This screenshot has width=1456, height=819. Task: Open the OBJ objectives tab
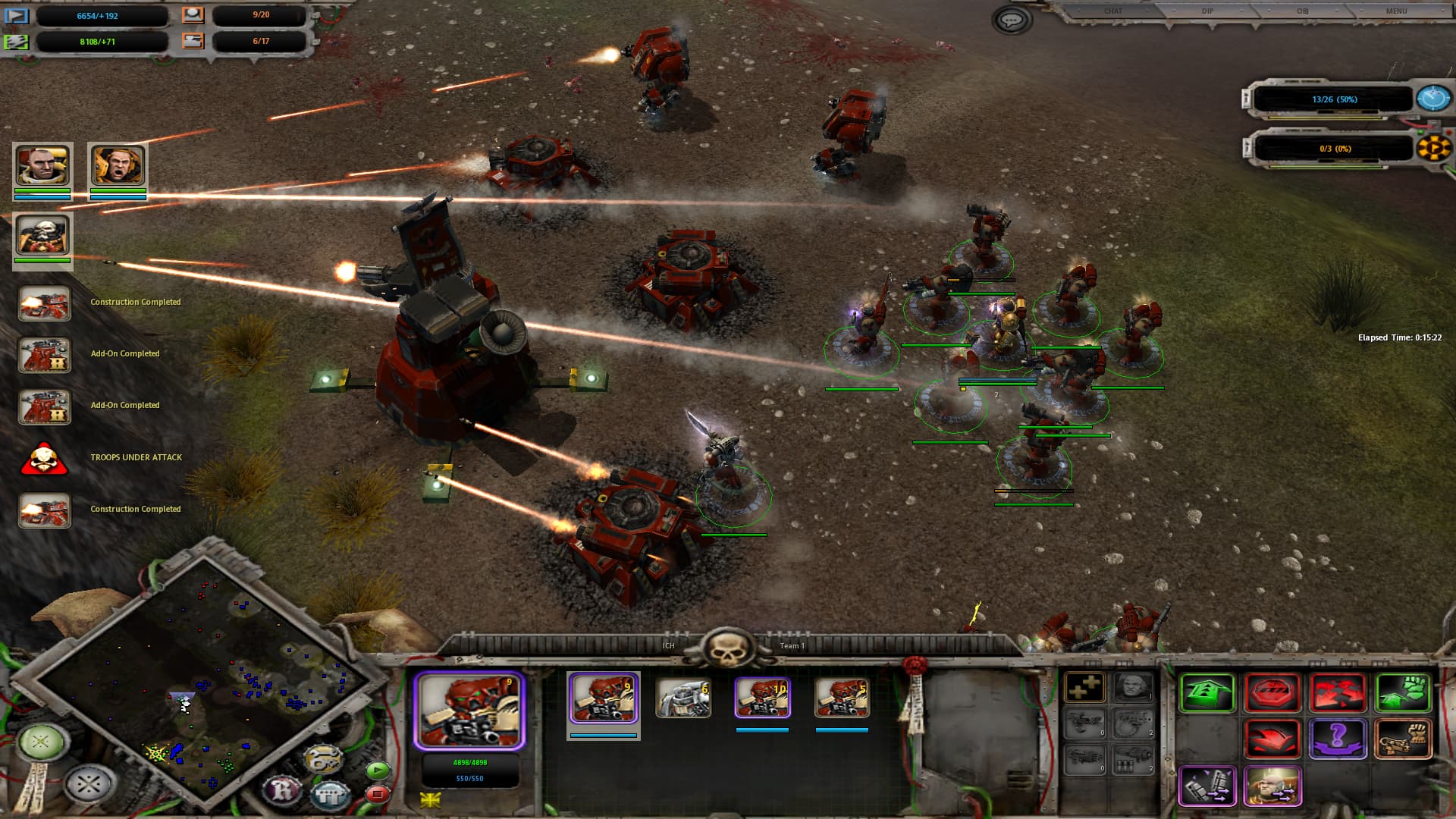pyautogui.click(x=1303, y=11)
